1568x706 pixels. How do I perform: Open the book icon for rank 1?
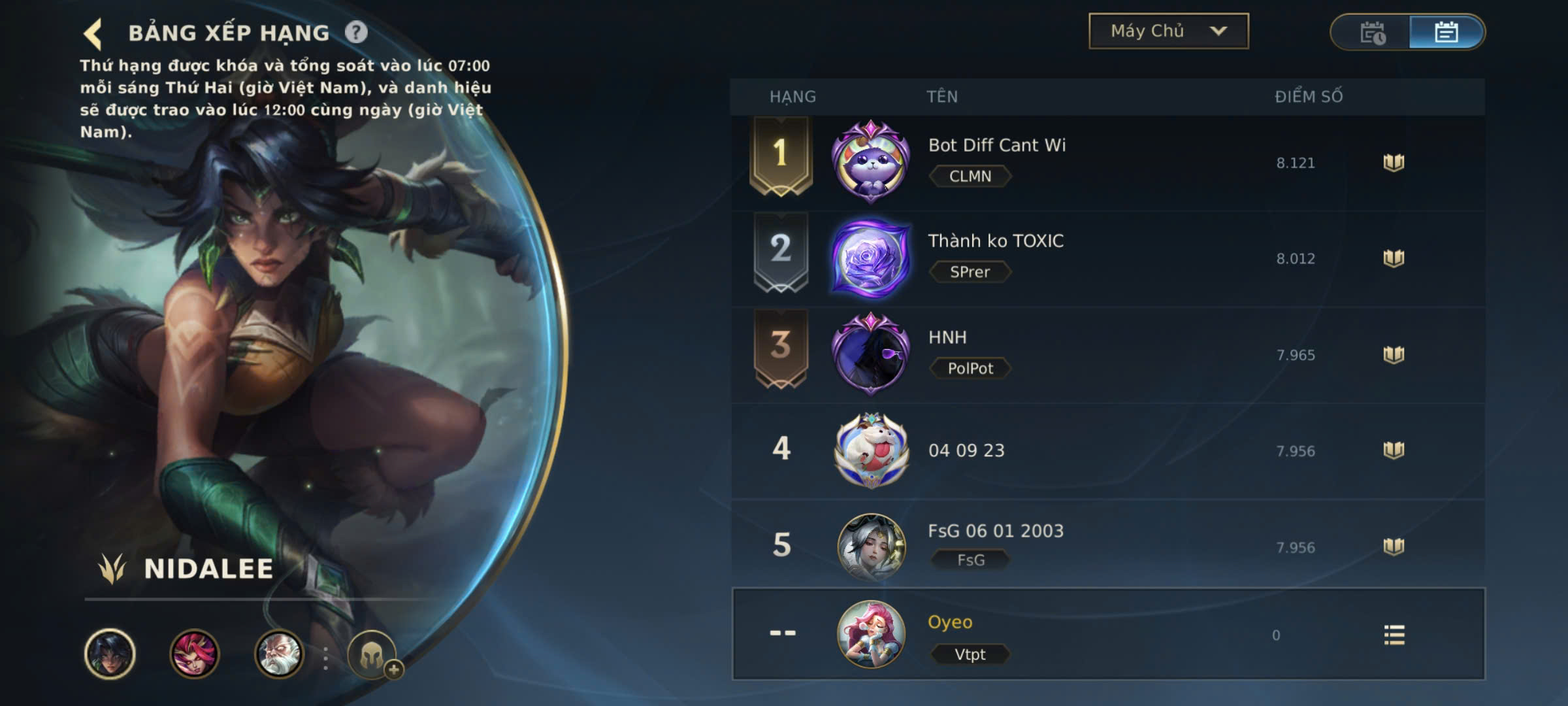click(1394, 162)
